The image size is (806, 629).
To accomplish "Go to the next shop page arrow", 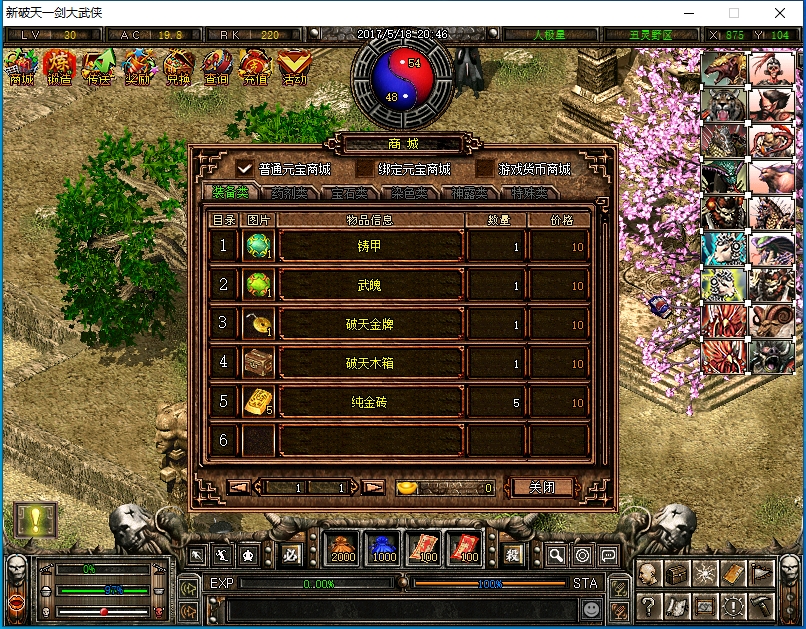I will point(373,488).
